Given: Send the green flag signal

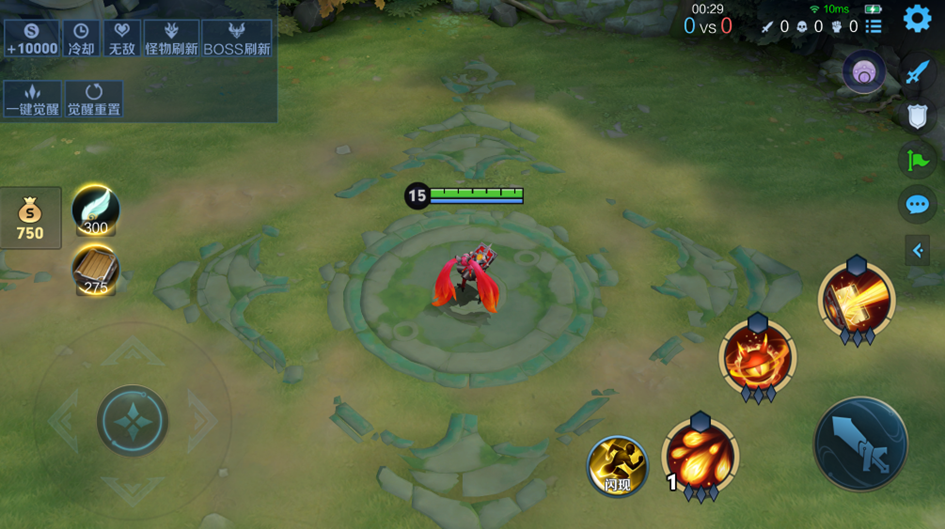Looking at the screenshot, I should [917, 160].
